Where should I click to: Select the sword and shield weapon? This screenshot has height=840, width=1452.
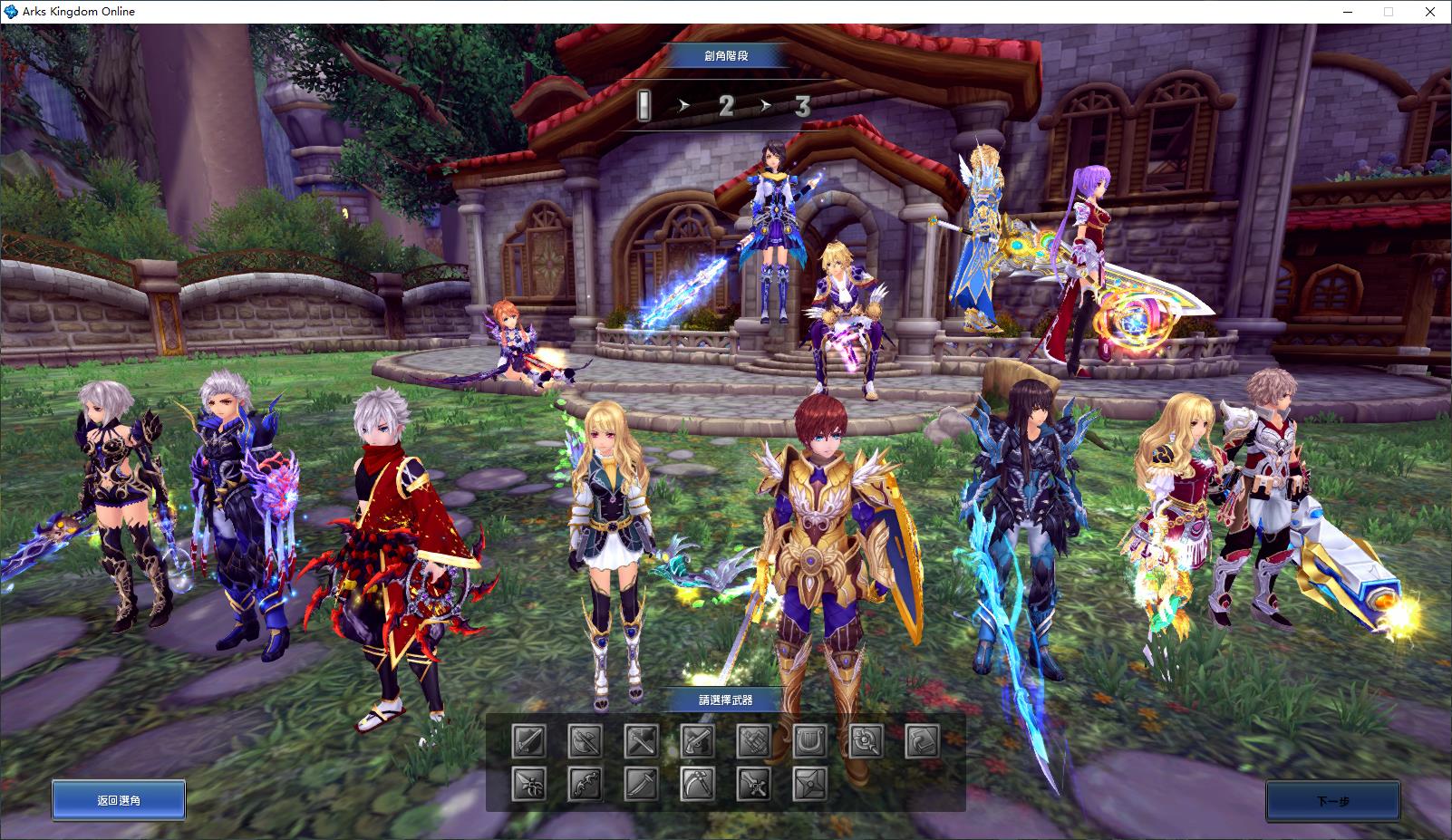point(528,742)
